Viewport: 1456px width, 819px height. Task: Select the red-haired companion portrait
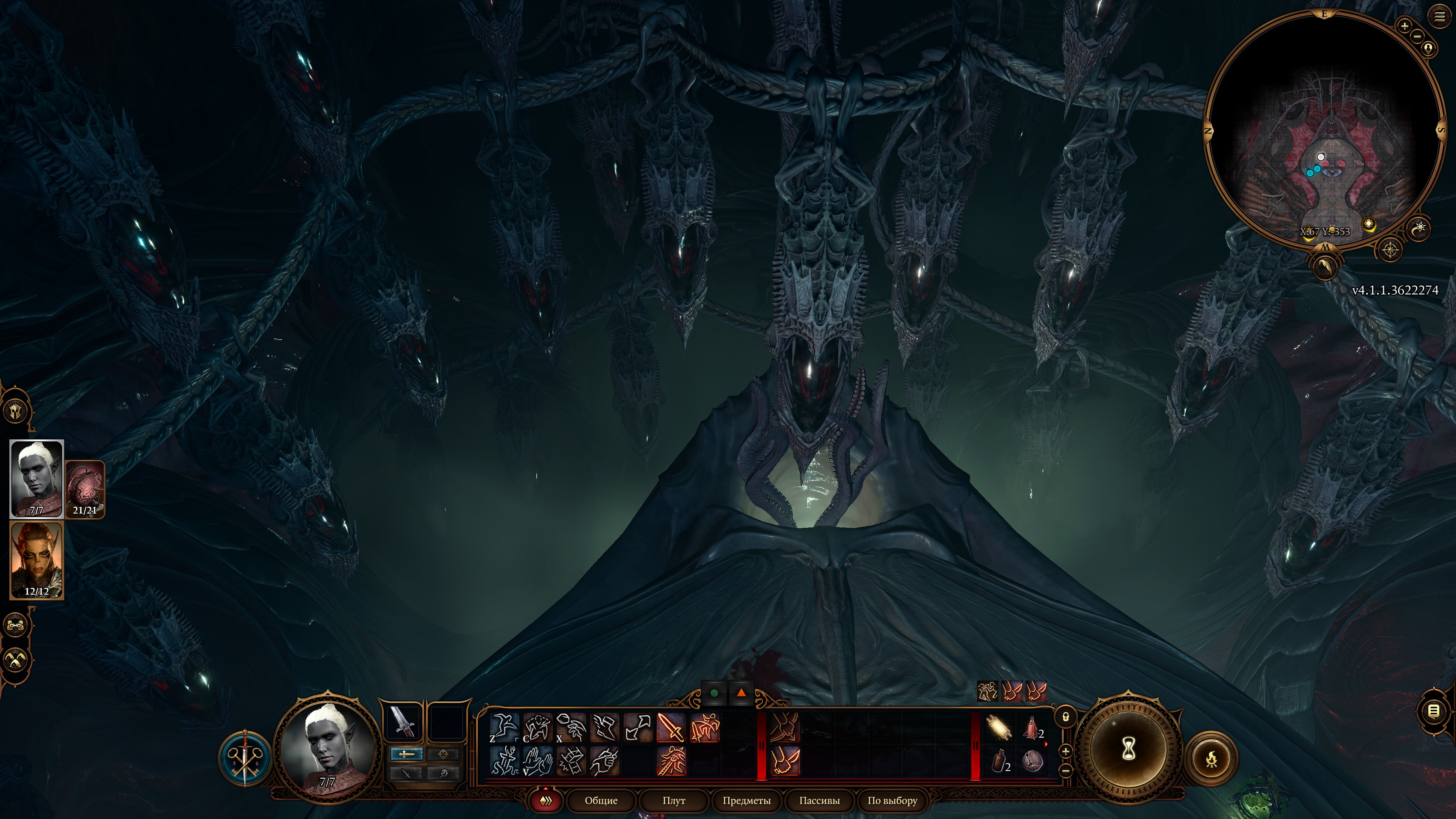click(37, 560)
